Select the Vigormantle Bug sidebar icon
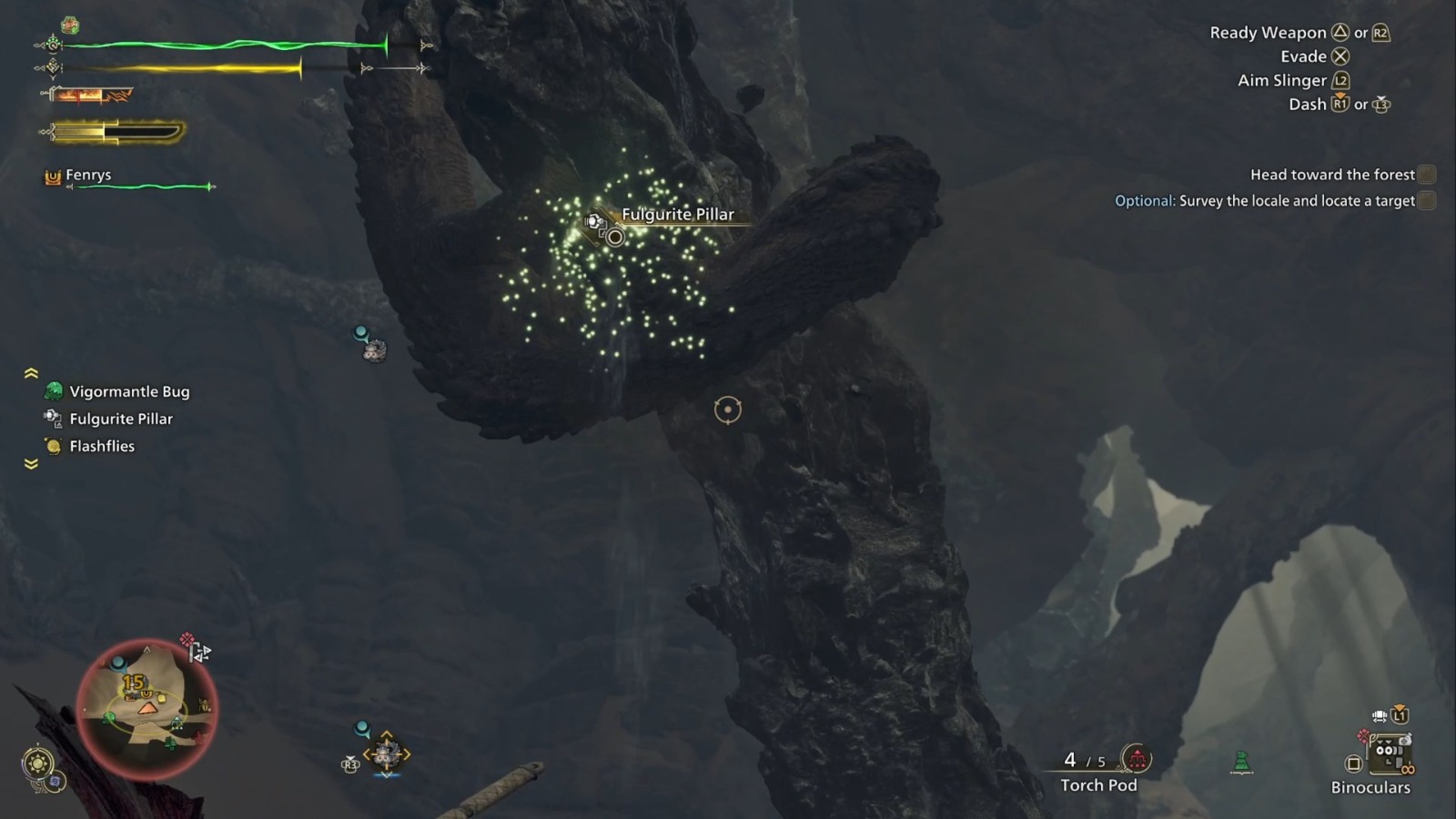 (x=52, y=391)
